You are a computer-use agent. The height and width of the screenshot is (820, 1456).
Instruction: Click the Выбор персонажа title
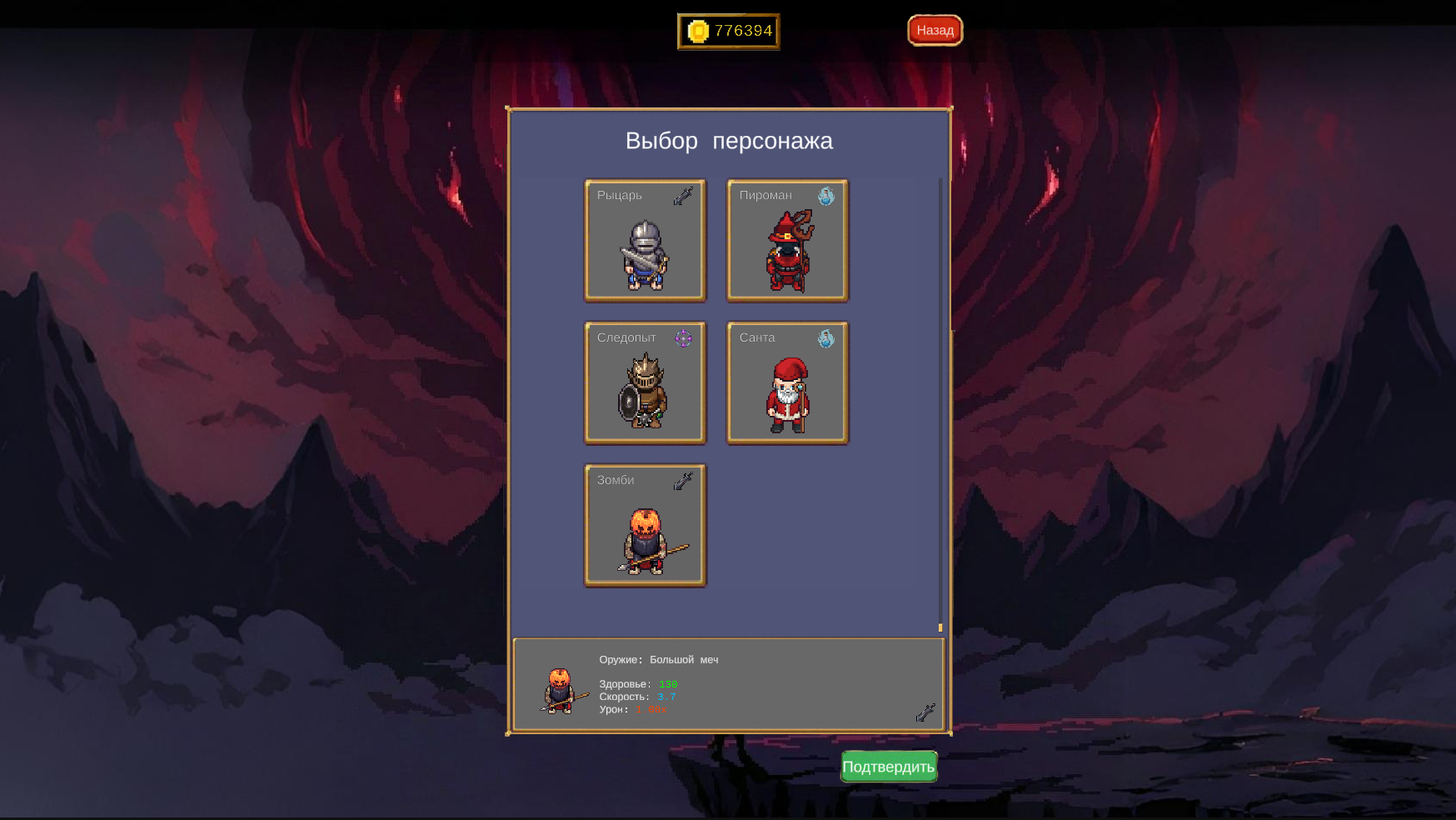click(x=728, y=141)
